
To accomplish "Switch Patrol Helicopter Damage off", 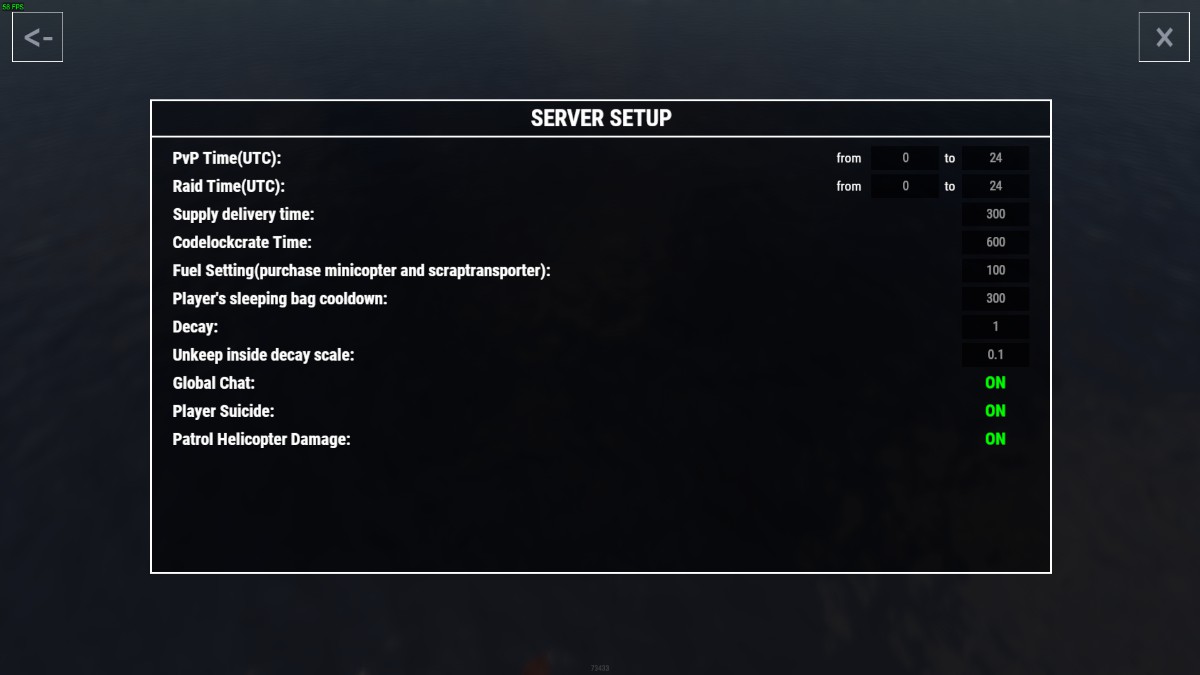I will 995,439.
